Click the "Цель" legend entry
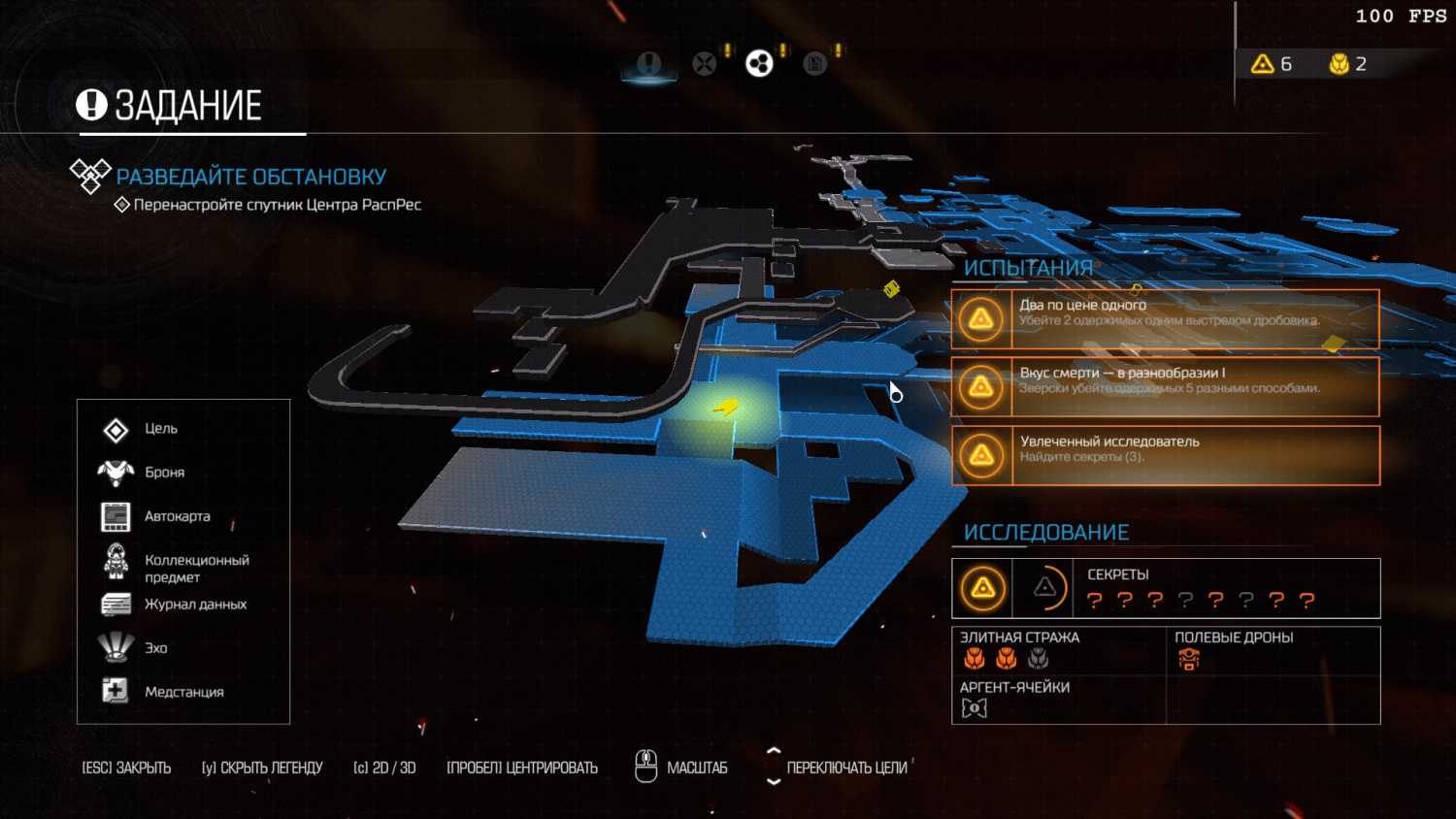Viewport: 1456px width, 819px height. tap(161, 429)
